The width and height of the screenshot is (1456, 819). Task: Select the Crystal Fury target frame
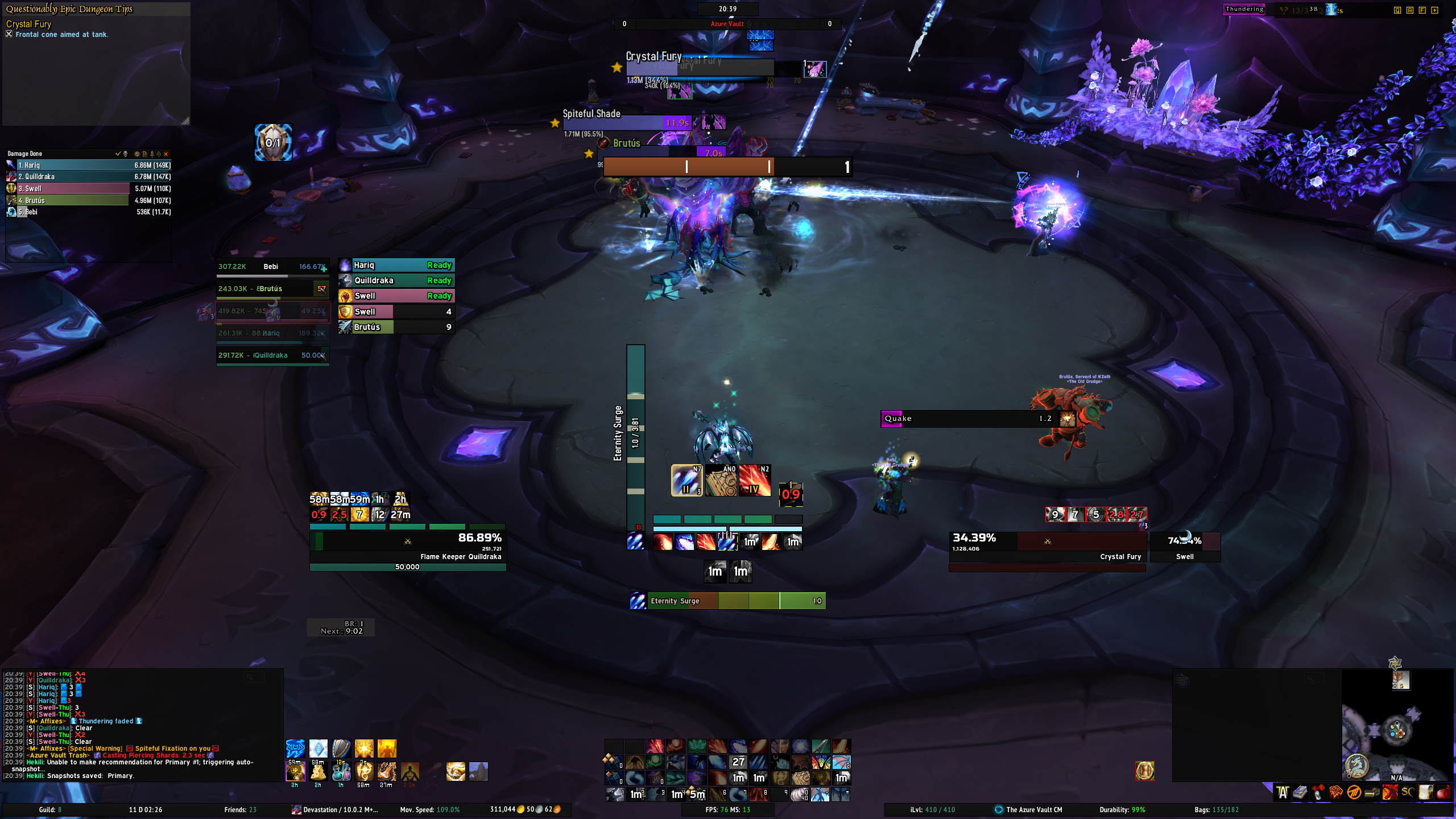[1046, 547]
